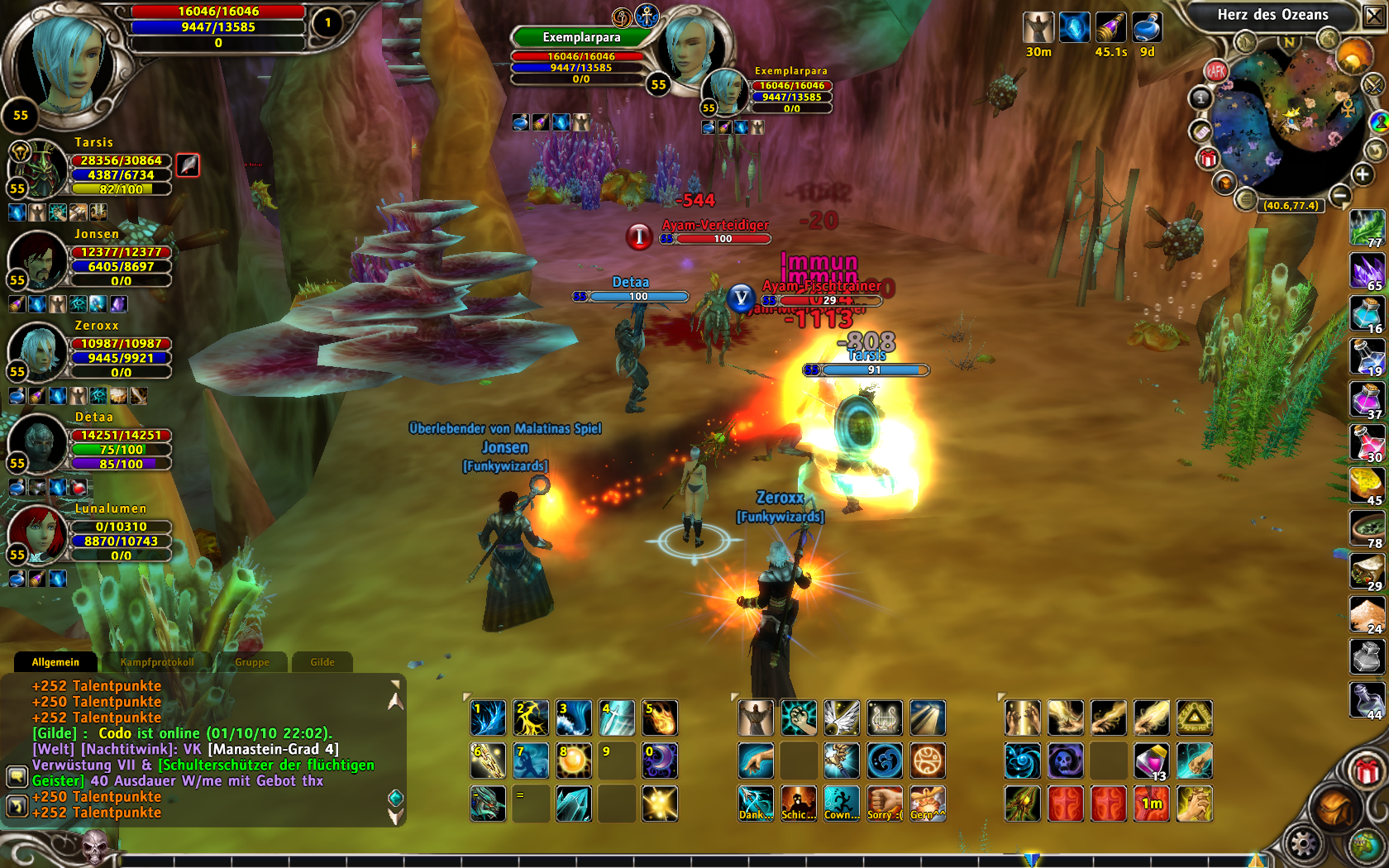Use the pink potion with 13 charges
This screenshot has width=1389, height=868.
pyautogui.click(x=1151, y=761)
